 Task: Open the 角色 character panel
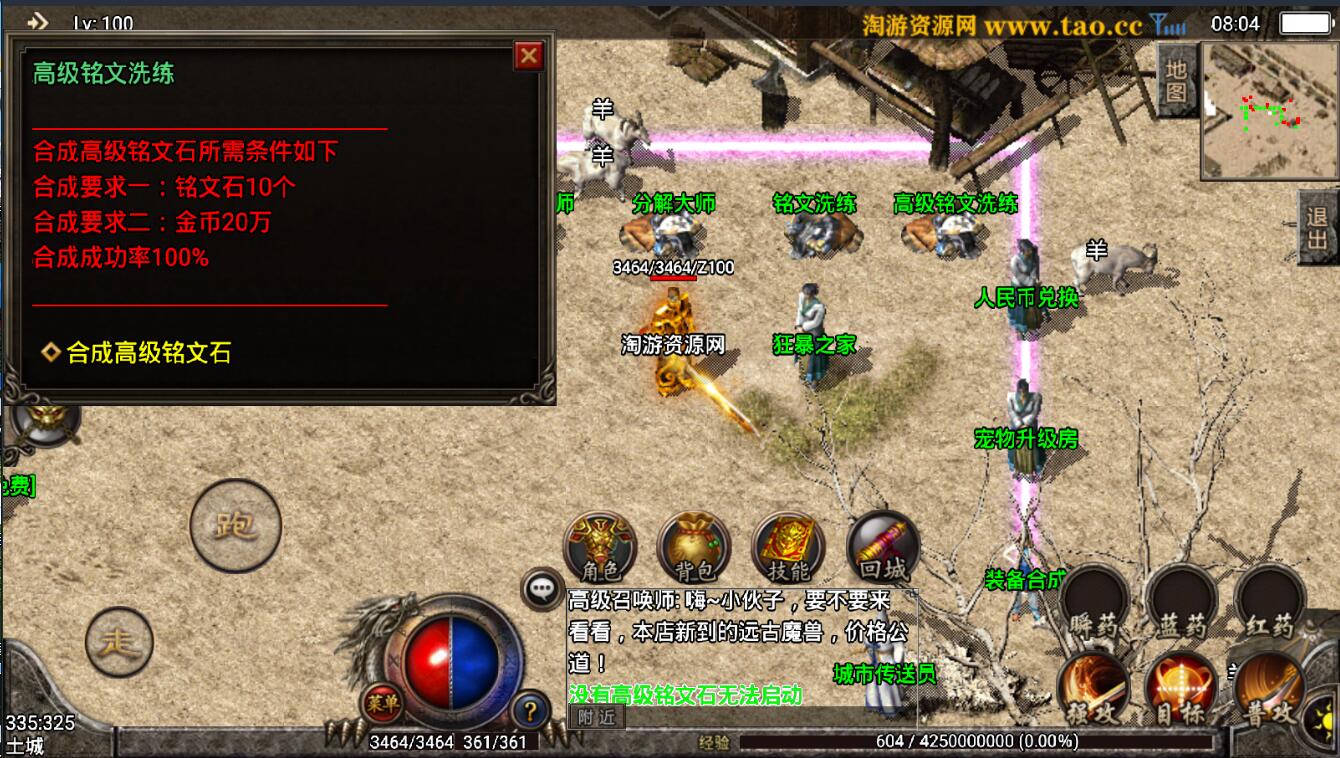coord(600,548)
